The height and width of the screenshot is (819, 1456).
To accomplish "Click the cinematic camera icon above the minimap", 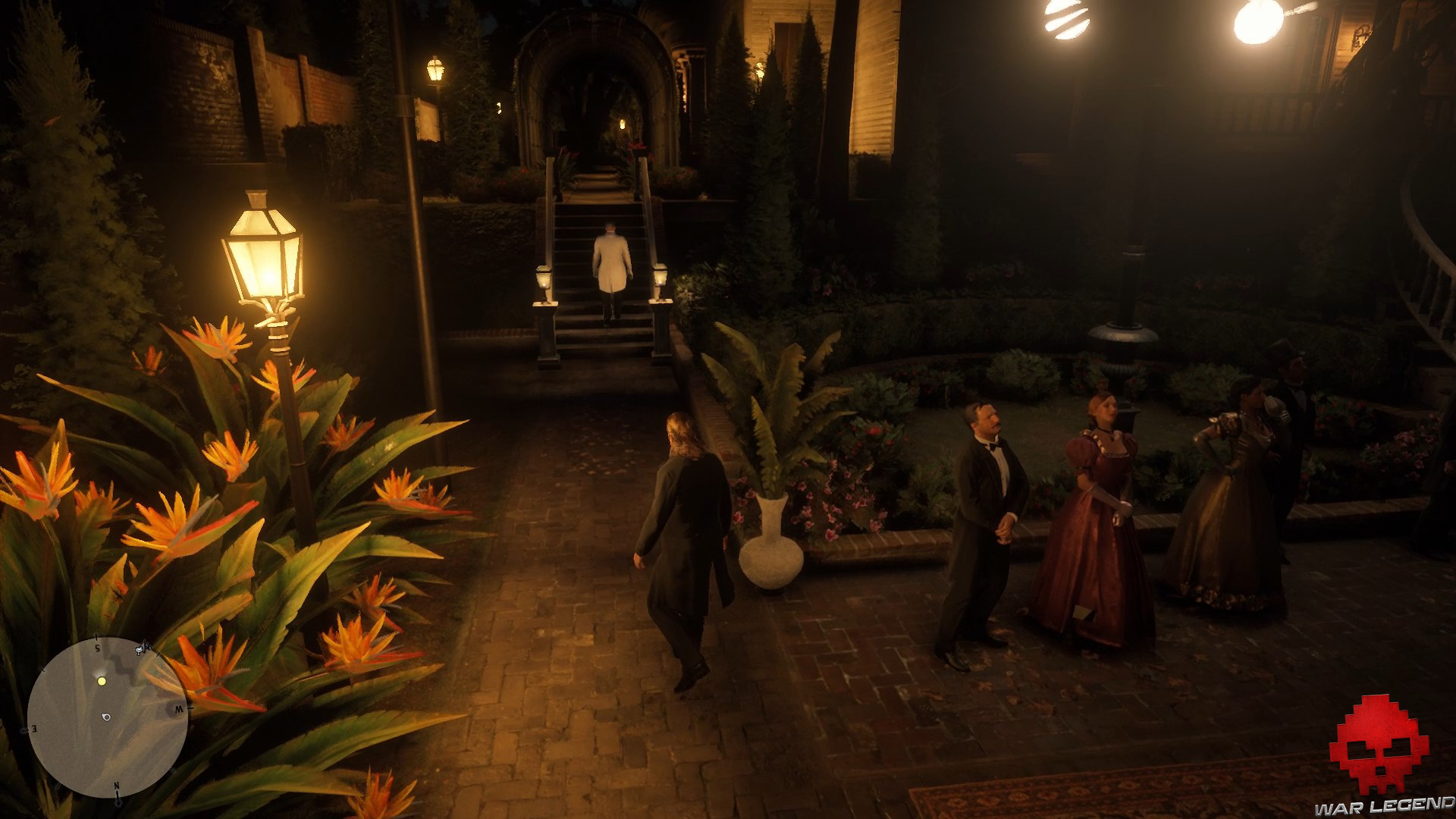I will click(x=140, y=649).
